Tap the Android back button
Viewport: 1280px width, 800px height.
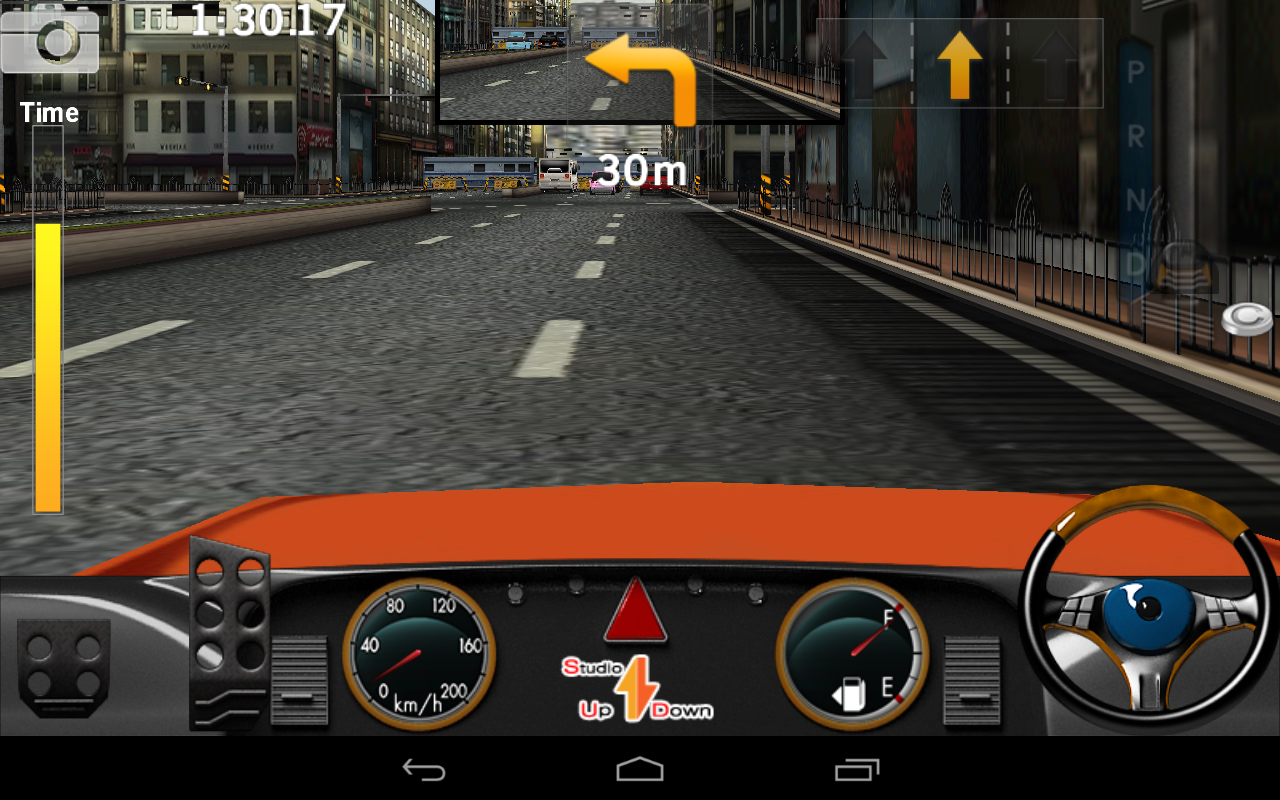pyautogui.click(x=423, y=769)
